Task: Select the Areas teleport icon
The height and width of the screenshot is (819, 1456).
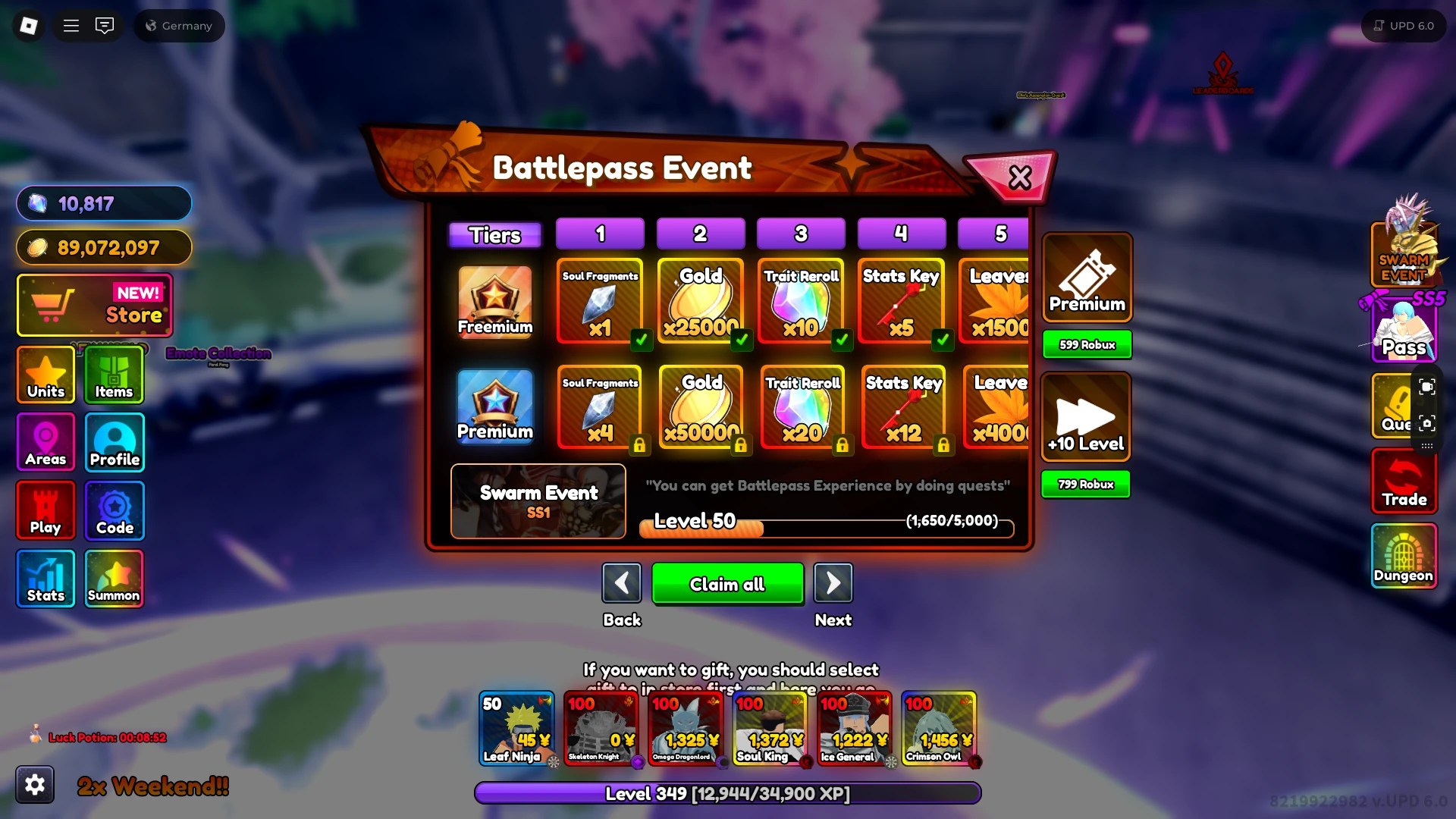Action: click(45, 442)
